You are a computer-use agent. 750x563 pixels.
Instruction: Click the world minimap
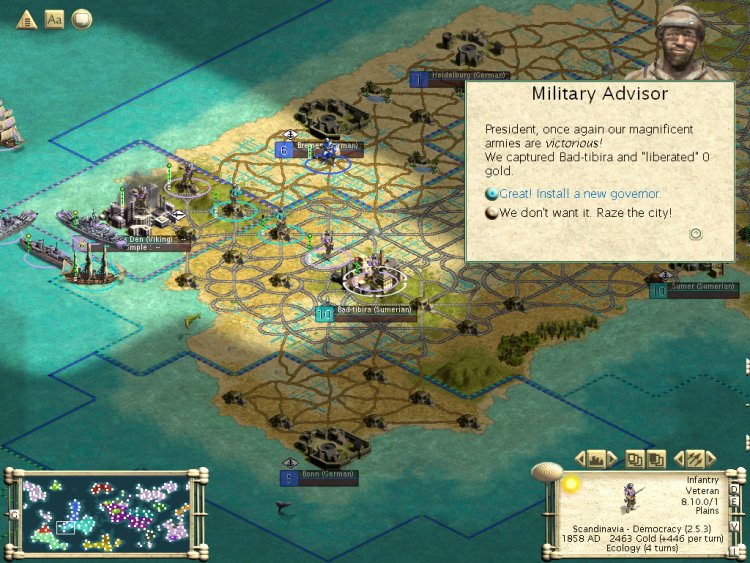point(106,513)
